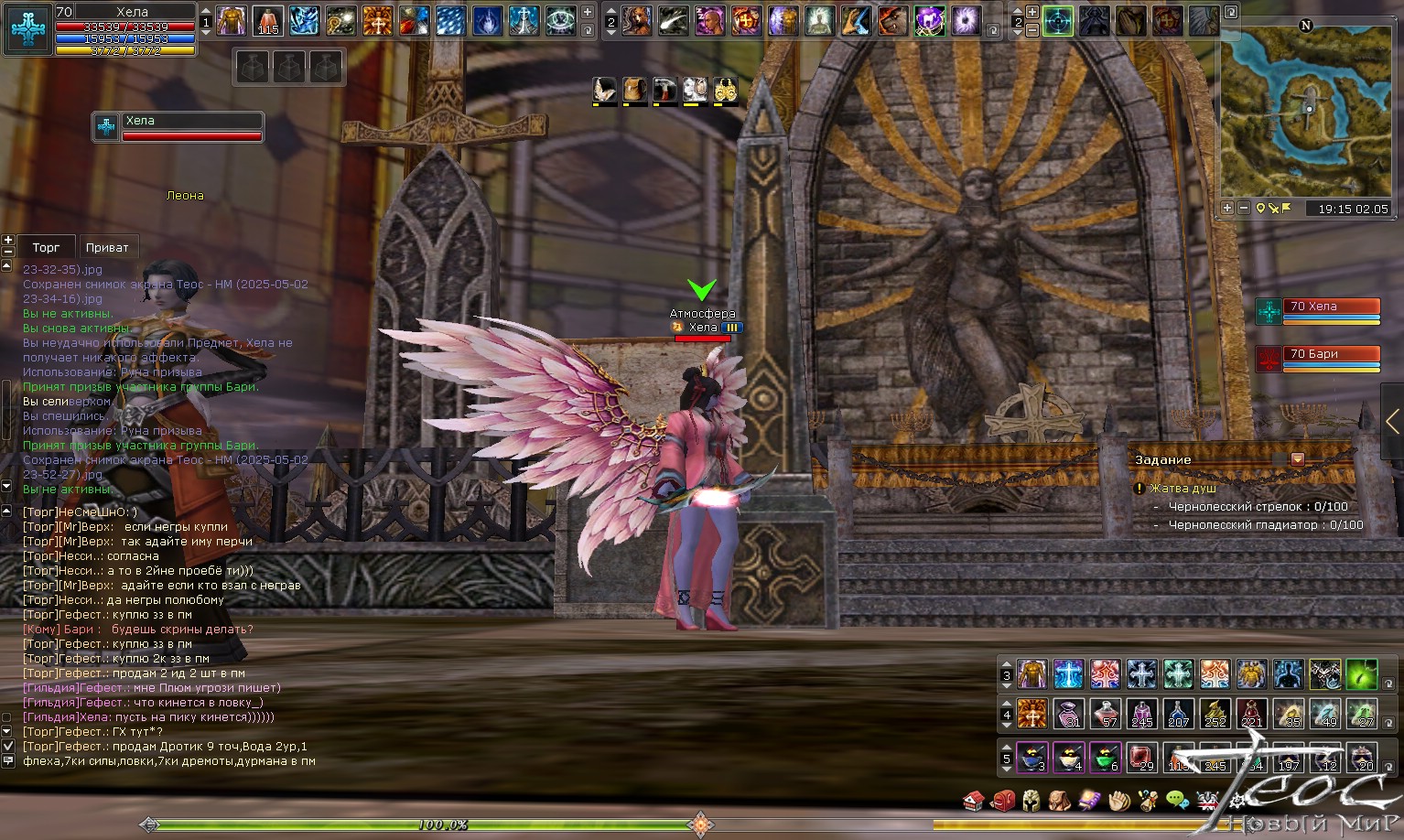Use the red gem item with 29 count
This screenshot has width=1404, height=840.
[1141, 758]
